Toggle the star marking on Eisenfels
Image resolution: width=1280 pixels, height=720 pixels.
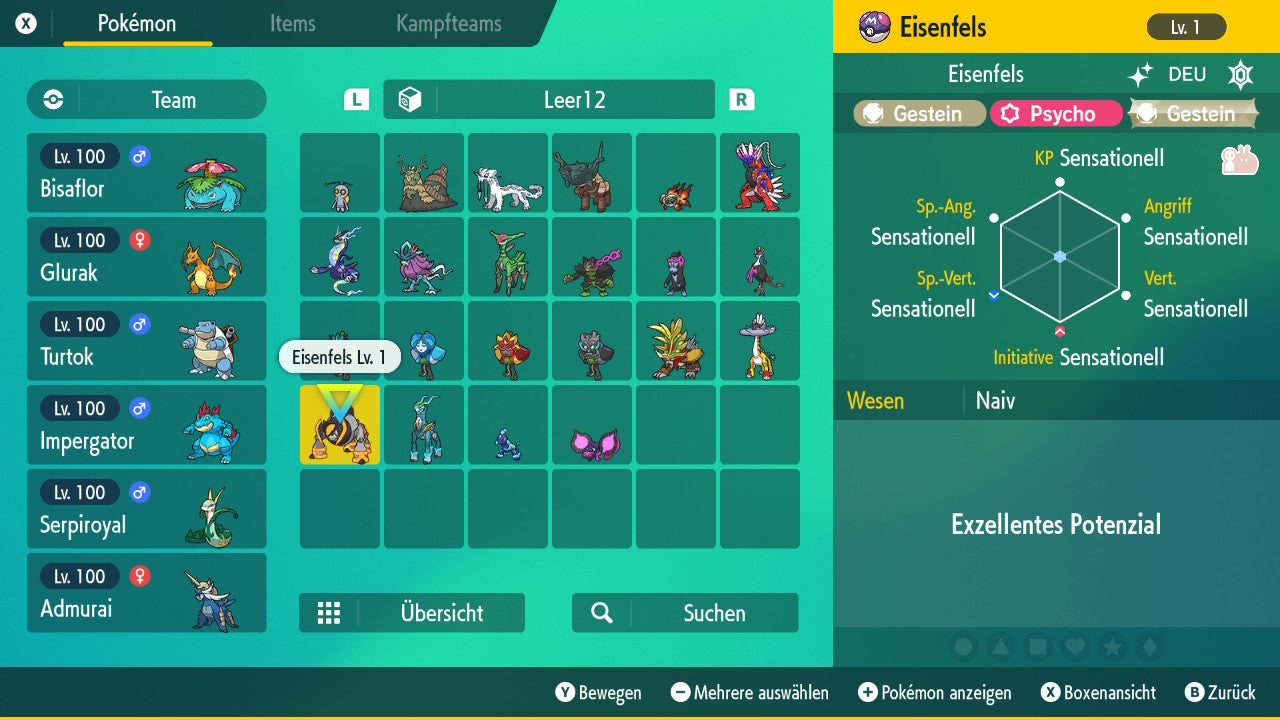click(1113, 647)
